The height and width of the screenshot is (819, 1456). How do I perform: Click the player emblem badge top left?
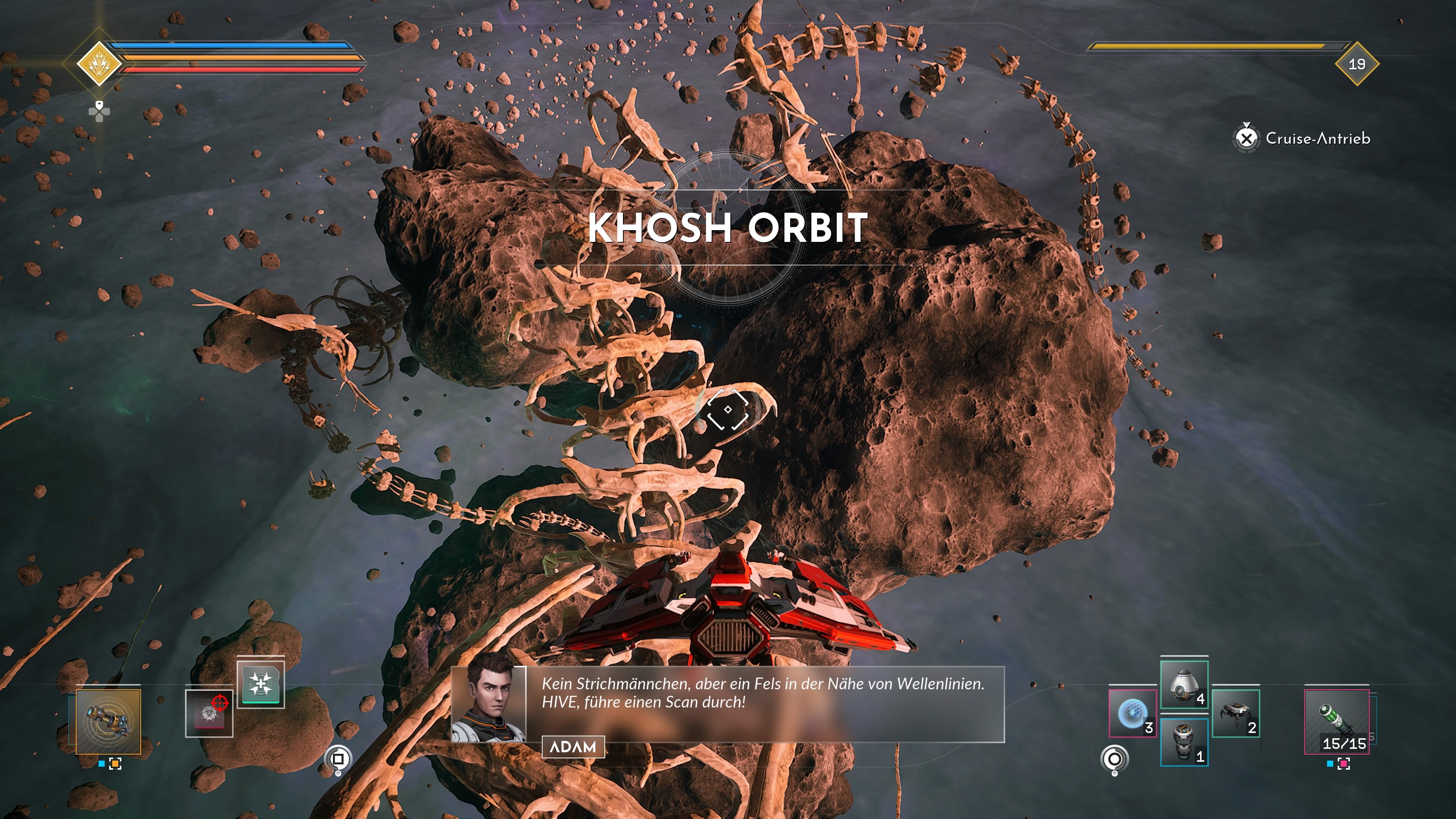coord(99,64)
